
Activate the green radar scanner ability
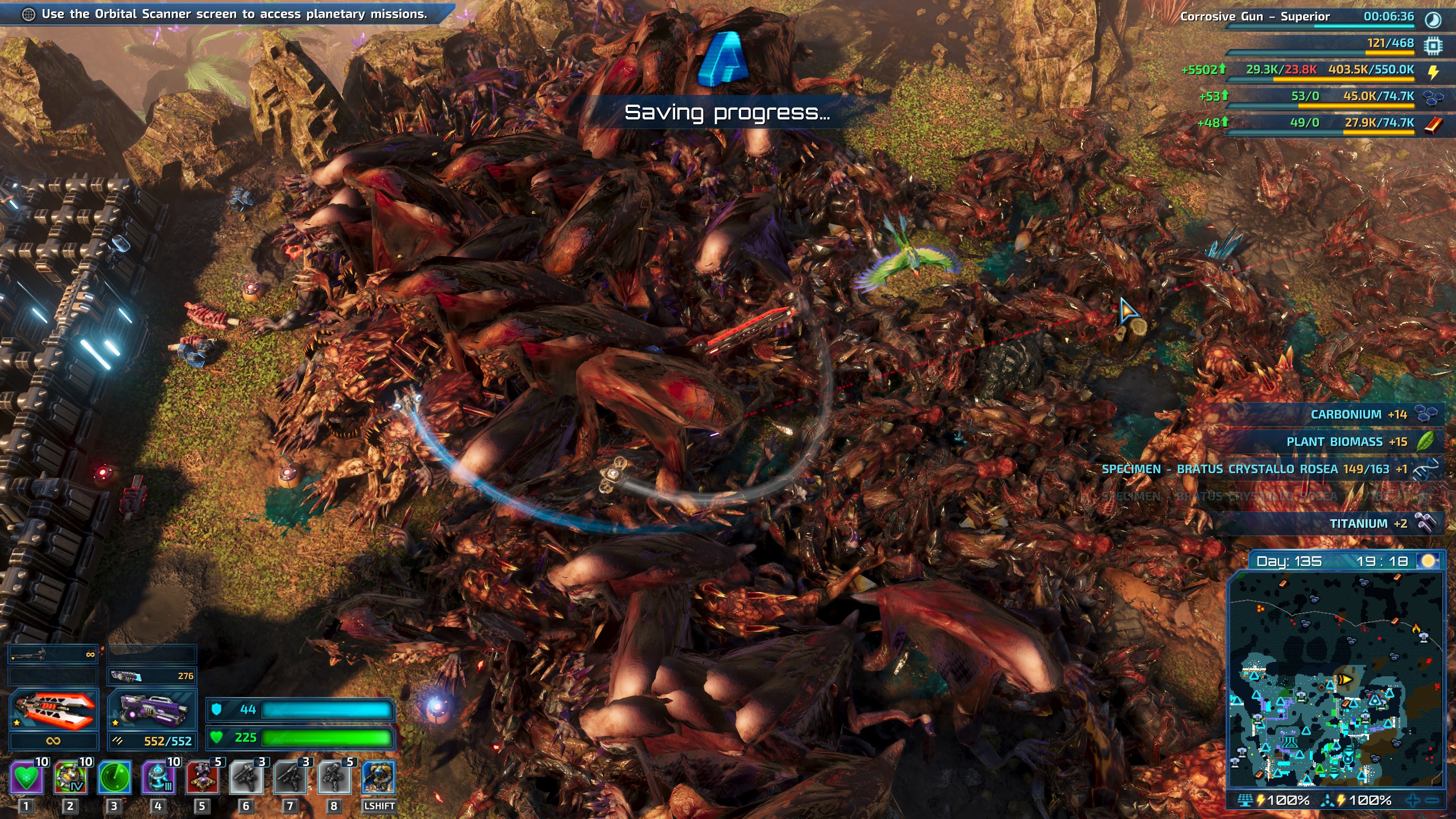(x=114, y=777)
